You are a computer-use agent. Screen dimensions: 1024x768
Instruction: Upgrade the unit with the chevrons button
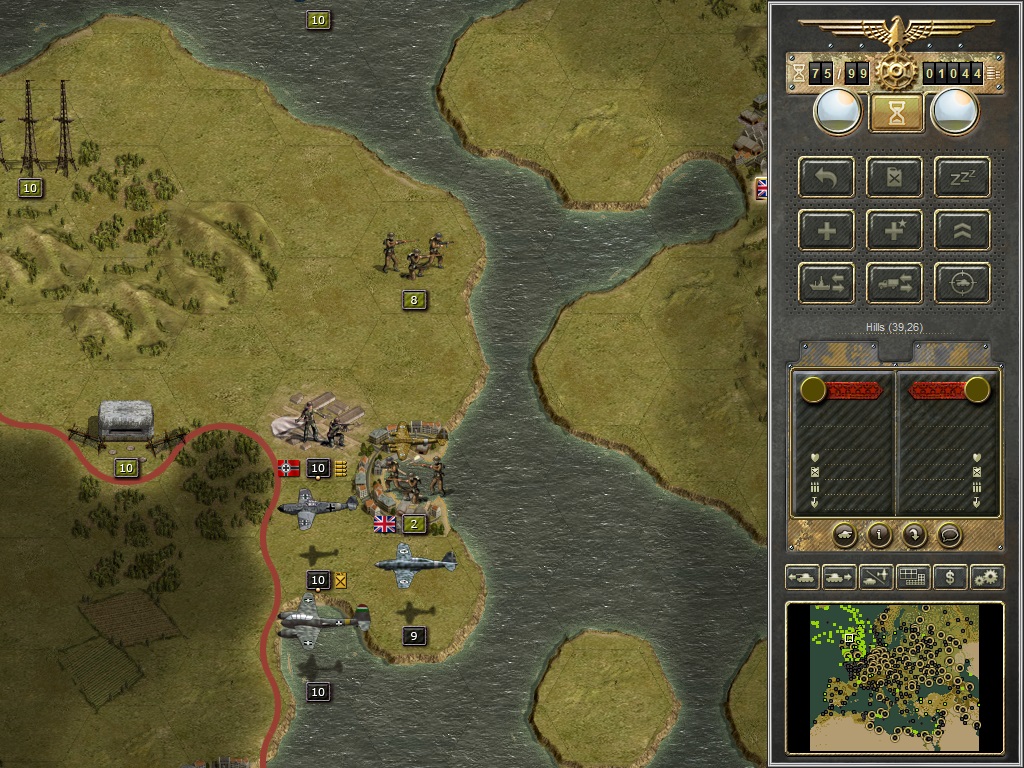tap(962, 230)
